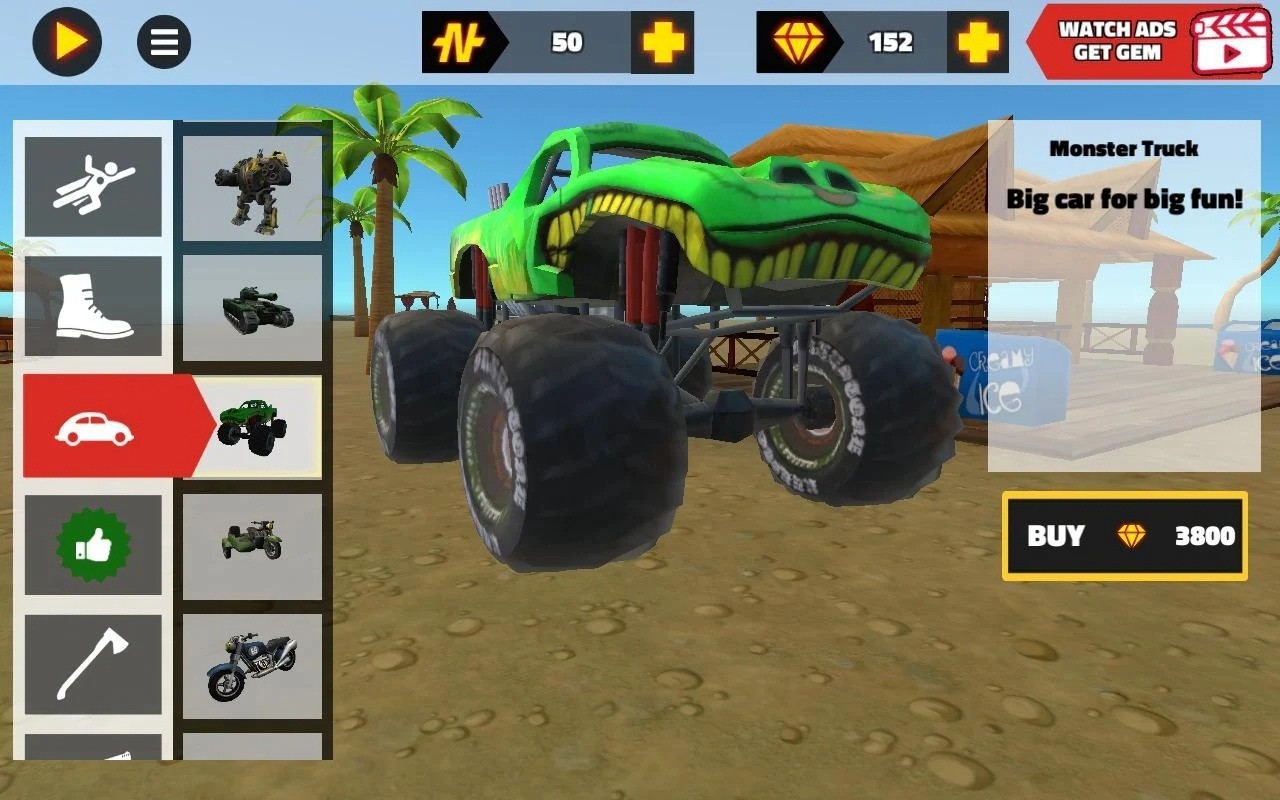Viewport: 1280px width, 800px height.
Task: Click Watch Ads Get Gem
Action: pos(1113,42)
